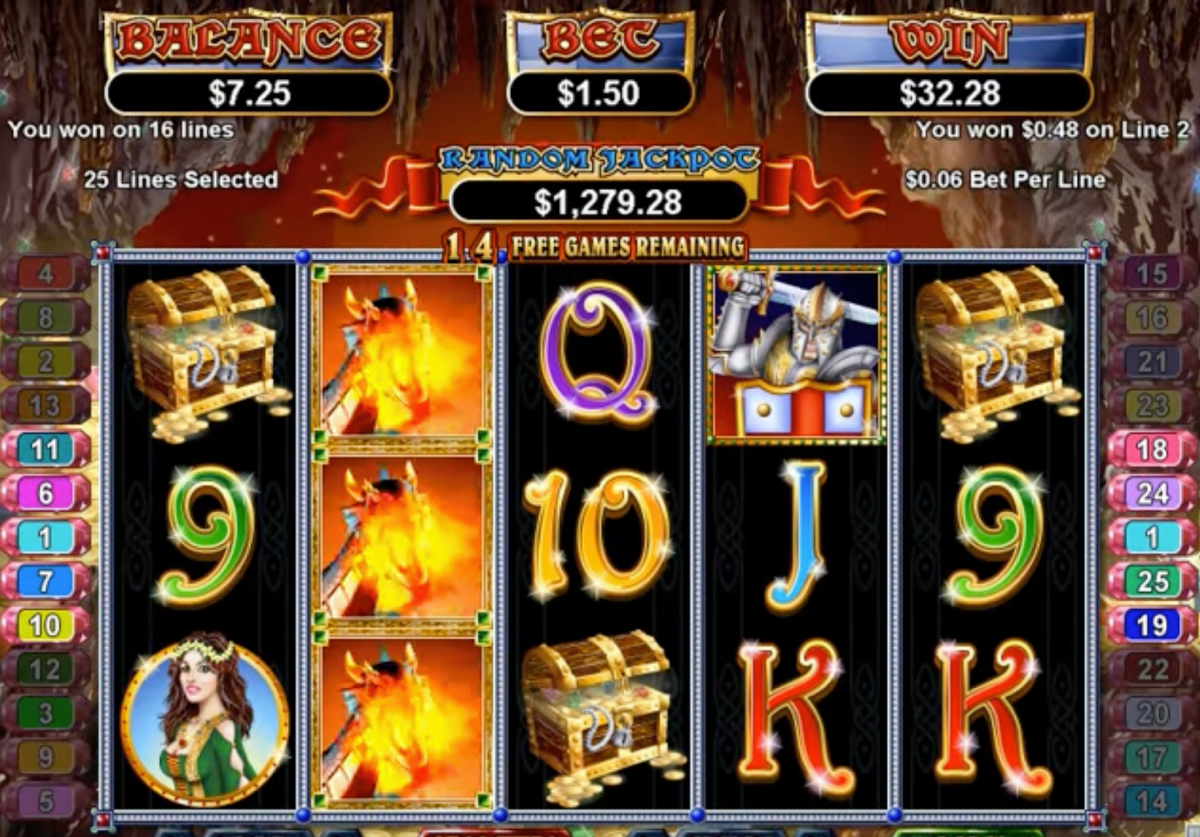
Task: Choose the payline 8 indicator
Action: pos(46,317)
